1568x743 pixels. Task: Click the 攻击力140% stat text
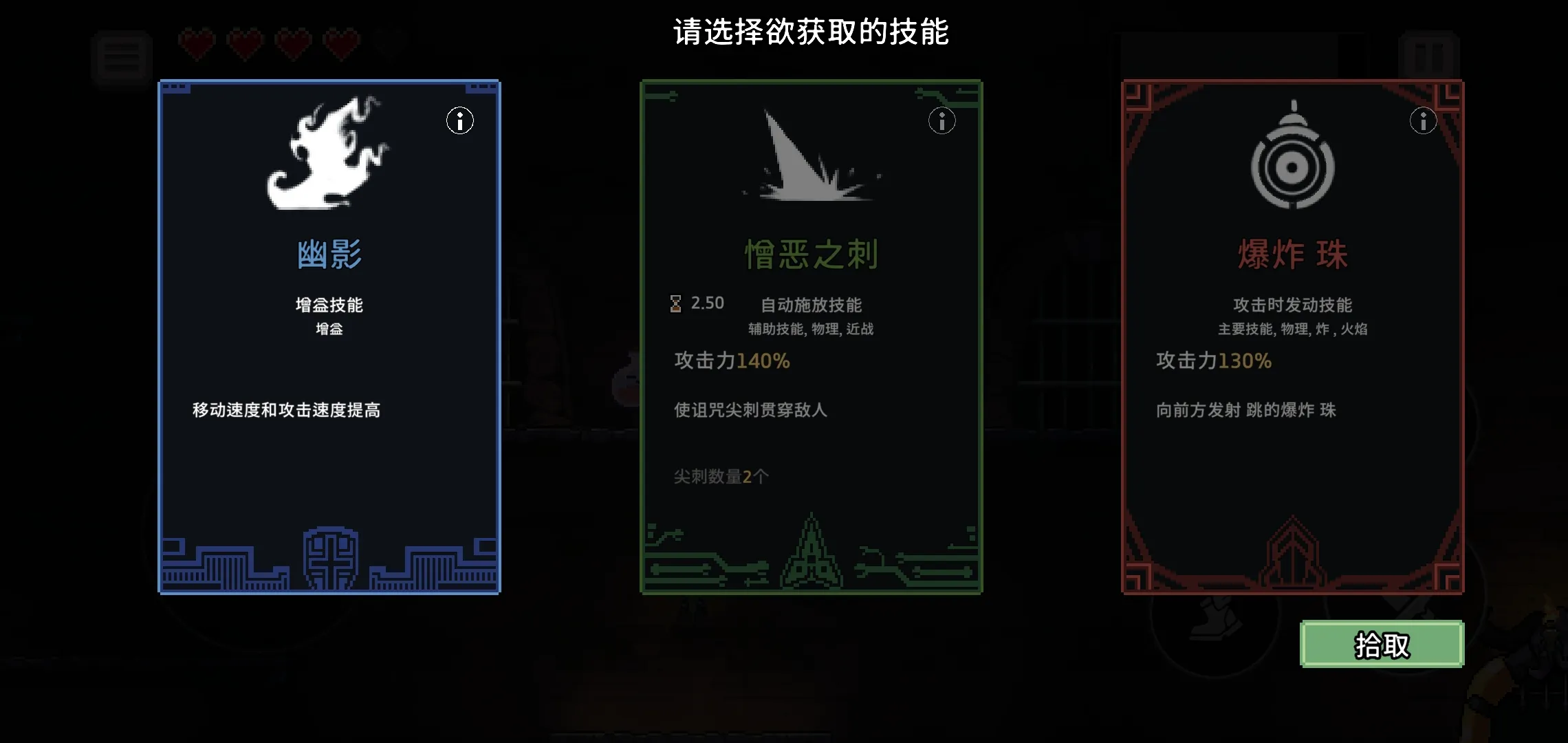click(730, 360)
